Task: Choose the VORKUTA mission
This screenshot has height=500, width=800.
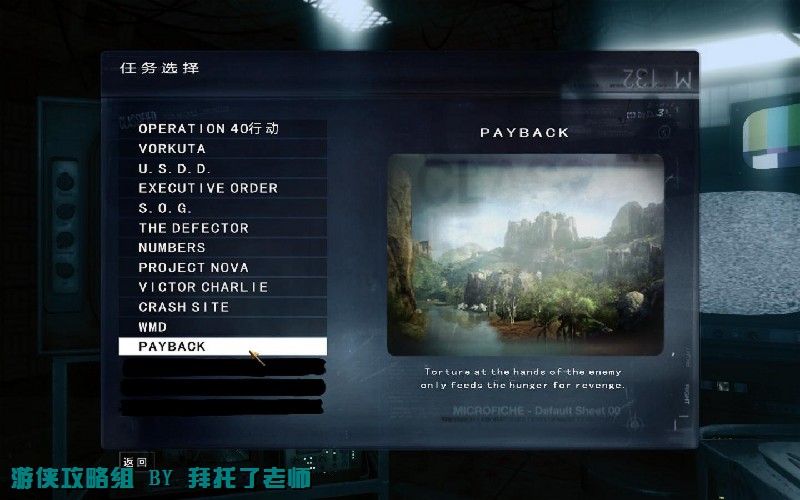Action: point(172,149)
